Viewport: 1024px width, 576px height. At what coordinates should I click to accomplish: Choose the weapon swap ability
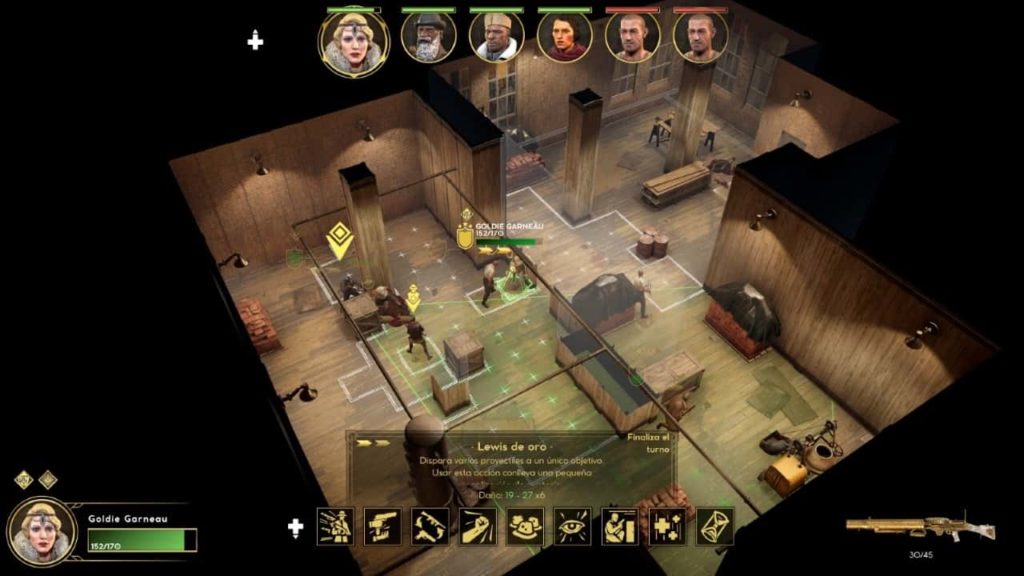[431, 526]
